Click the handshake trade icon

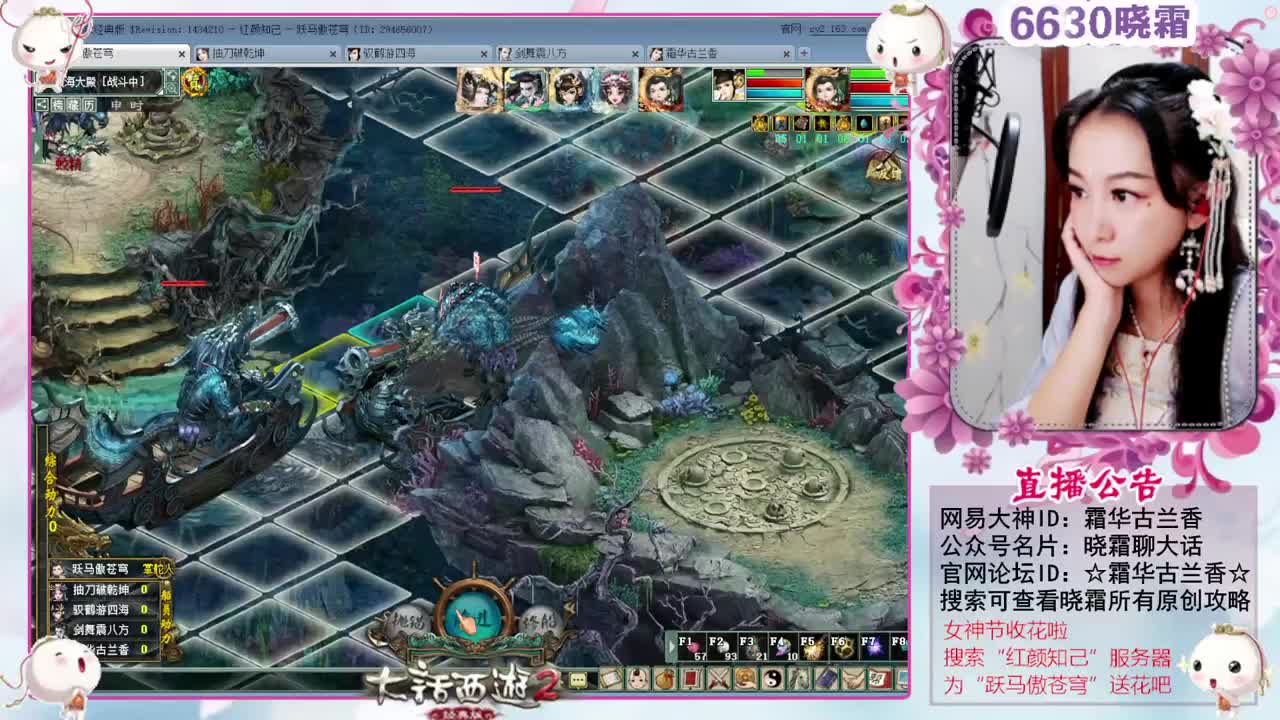click(x=853, y=681)
